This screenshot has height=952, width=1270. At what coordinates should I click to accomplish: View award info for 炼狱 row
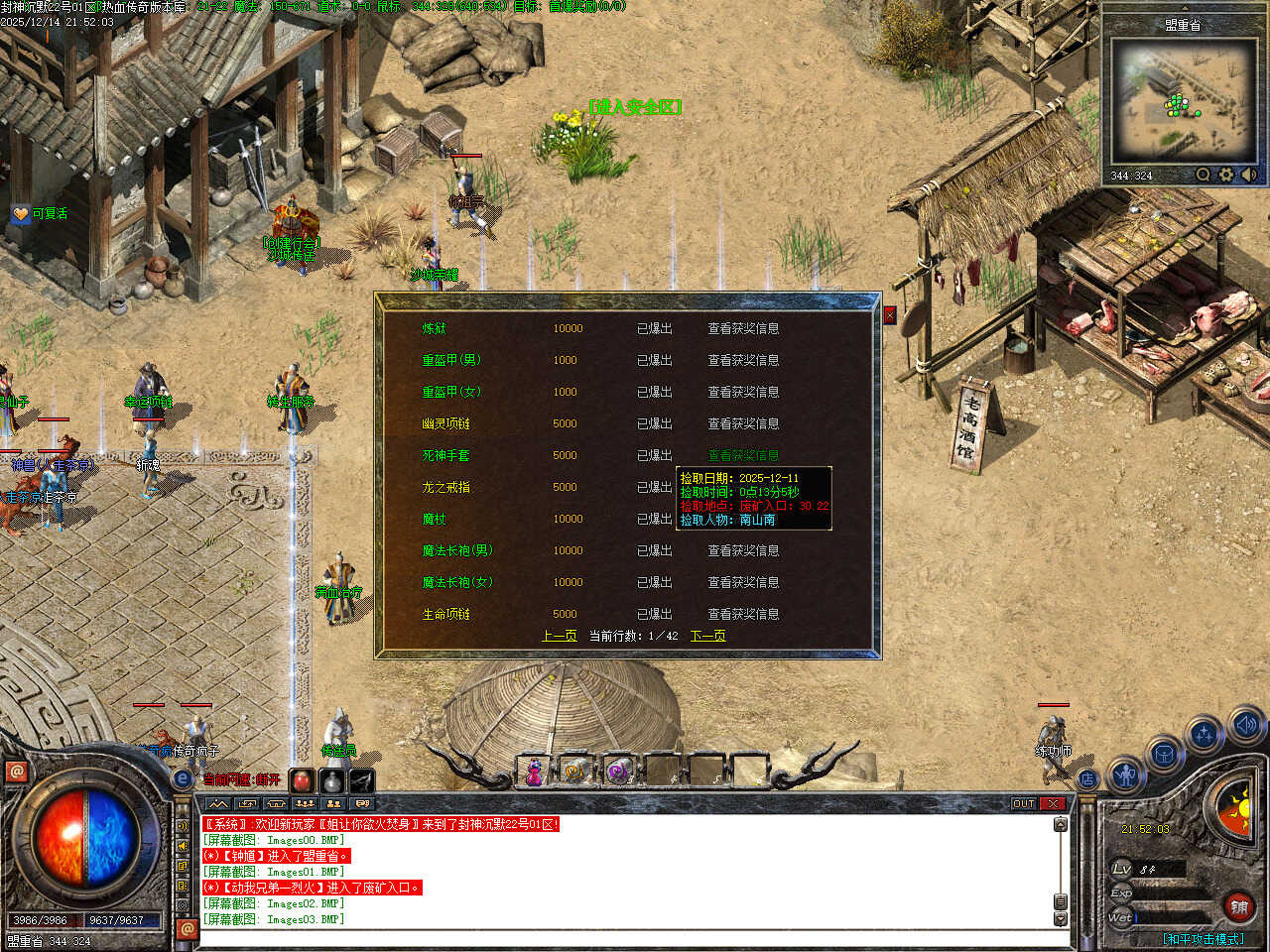743,328
